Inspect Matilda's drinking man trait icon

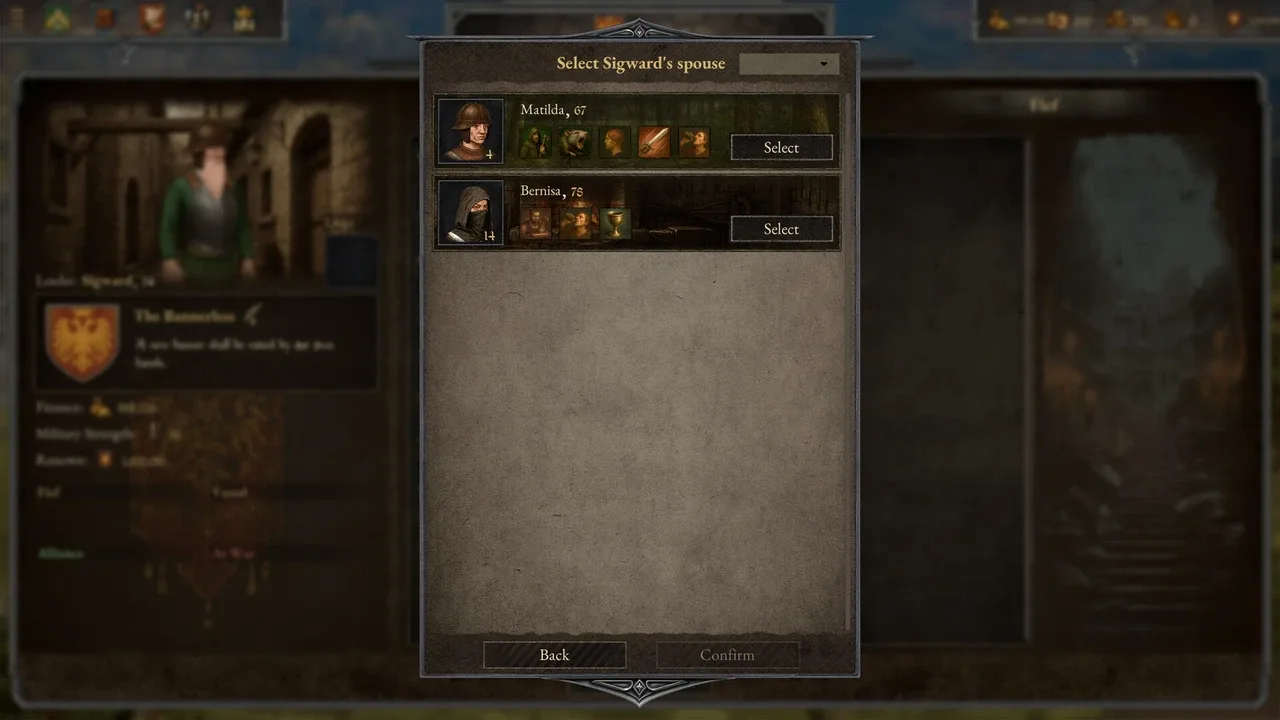[x=693, y=143]
